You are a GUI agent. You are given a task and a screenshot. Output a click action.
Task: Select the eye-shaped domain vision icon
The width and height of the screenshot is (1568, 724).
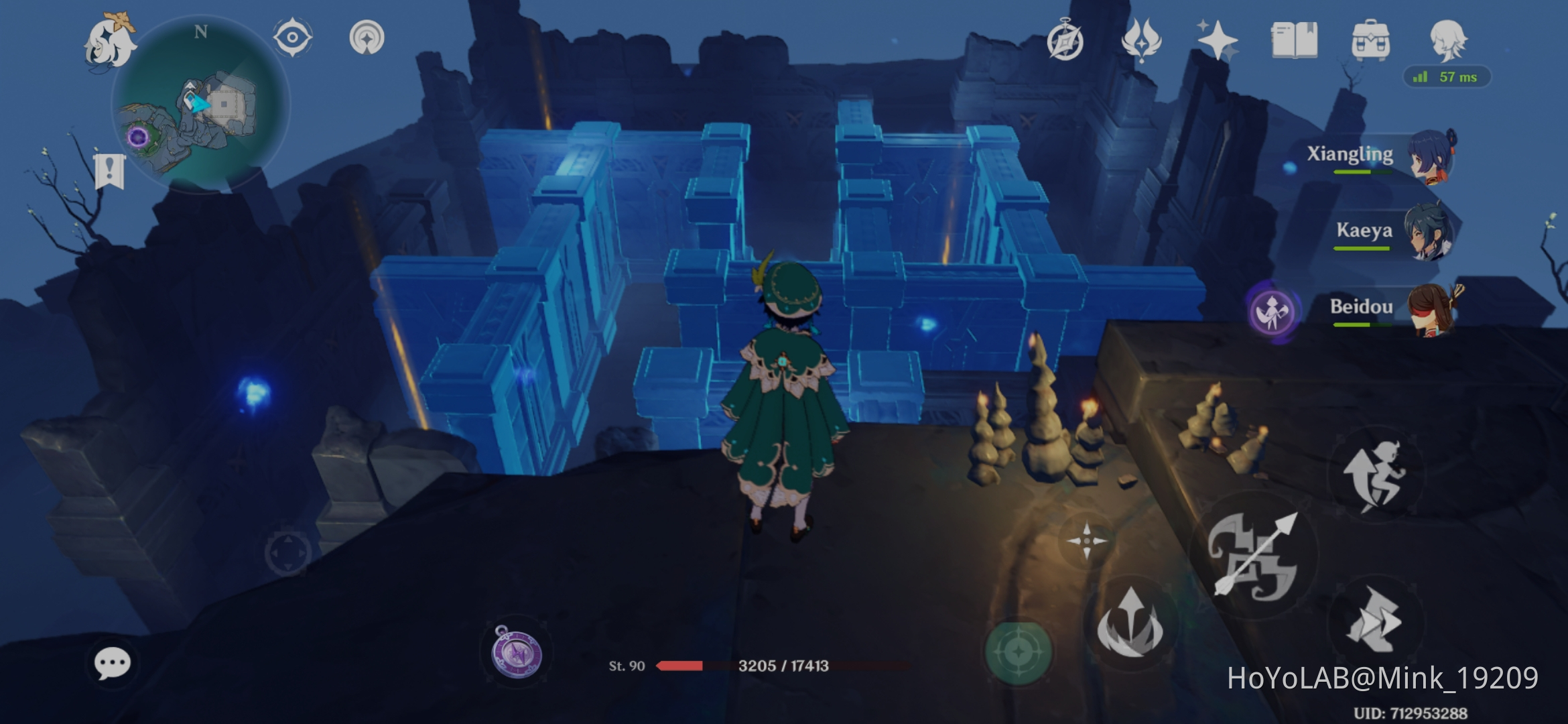(x=293, y=38)
